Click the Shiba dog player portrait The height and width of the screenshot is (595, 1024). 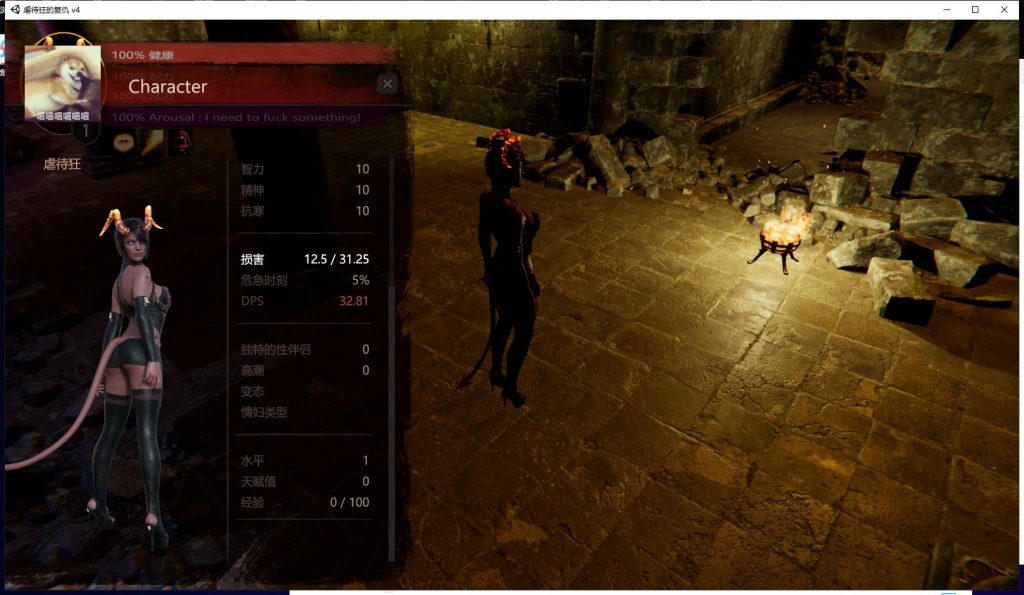click(x=64, y=81)
